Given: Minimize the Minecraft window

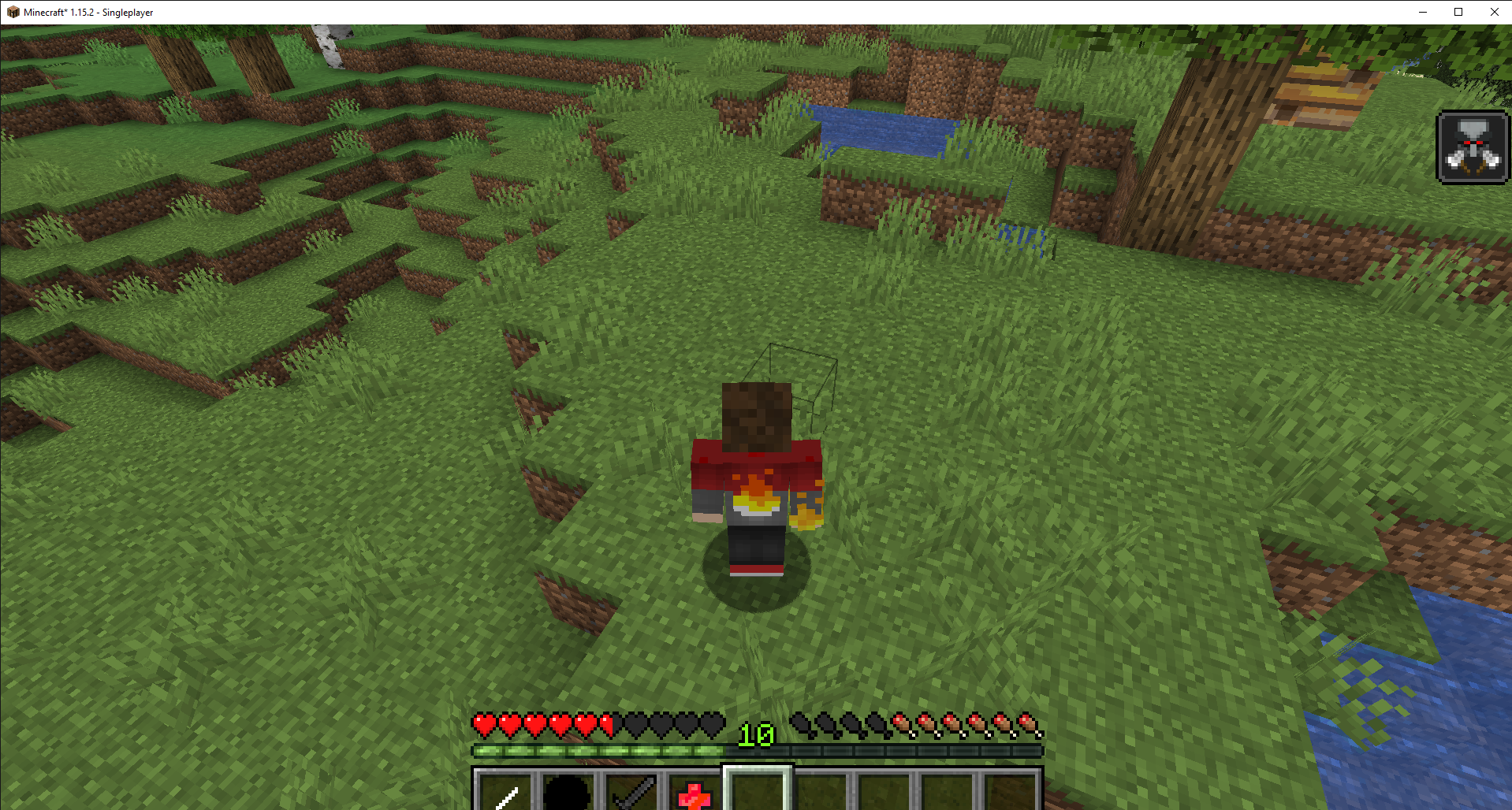Looking at the screenshot, I should point(1422,12).
